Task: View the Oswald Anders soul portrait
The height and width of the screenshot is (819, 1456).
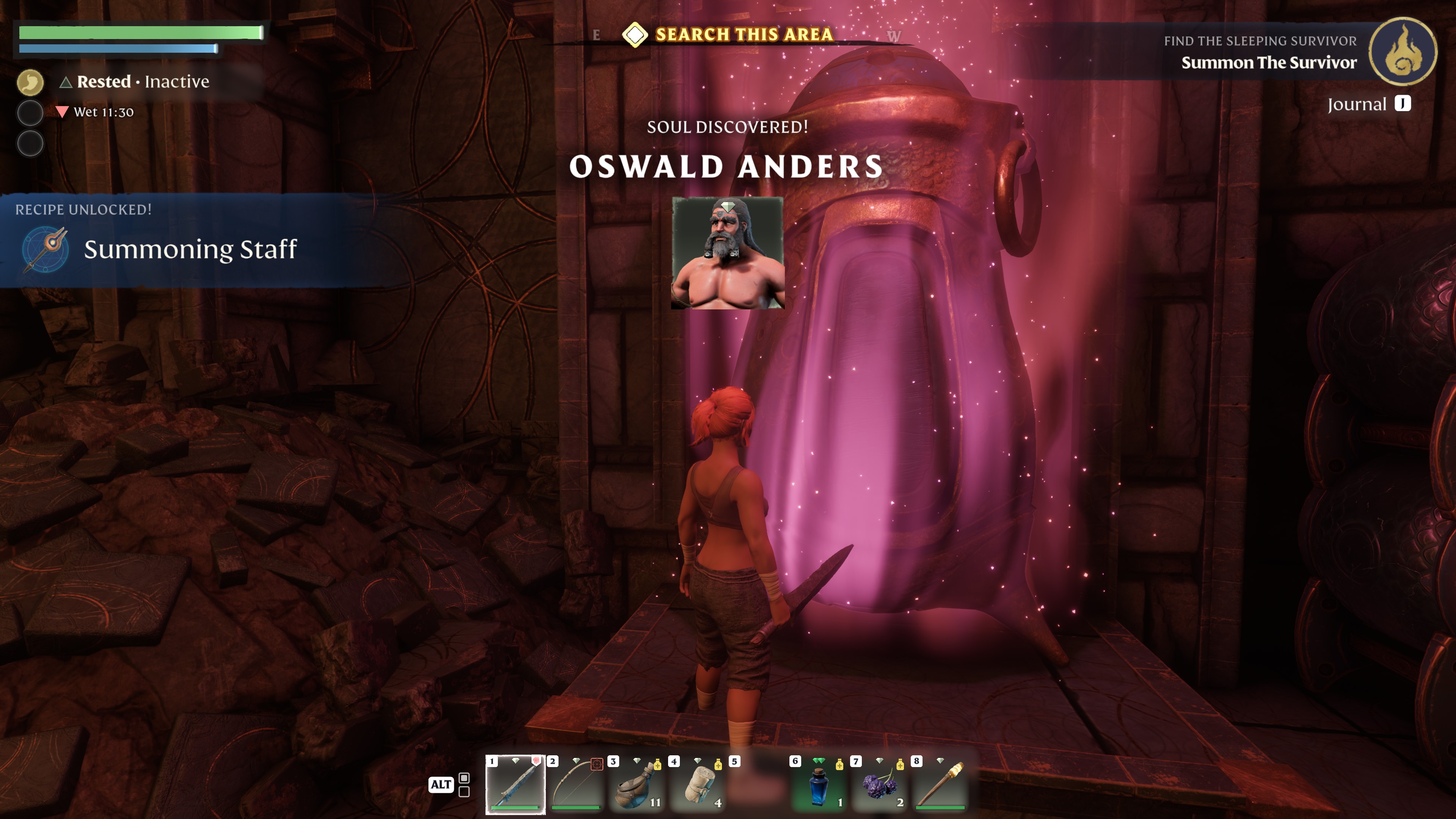Action: (728, 253)
